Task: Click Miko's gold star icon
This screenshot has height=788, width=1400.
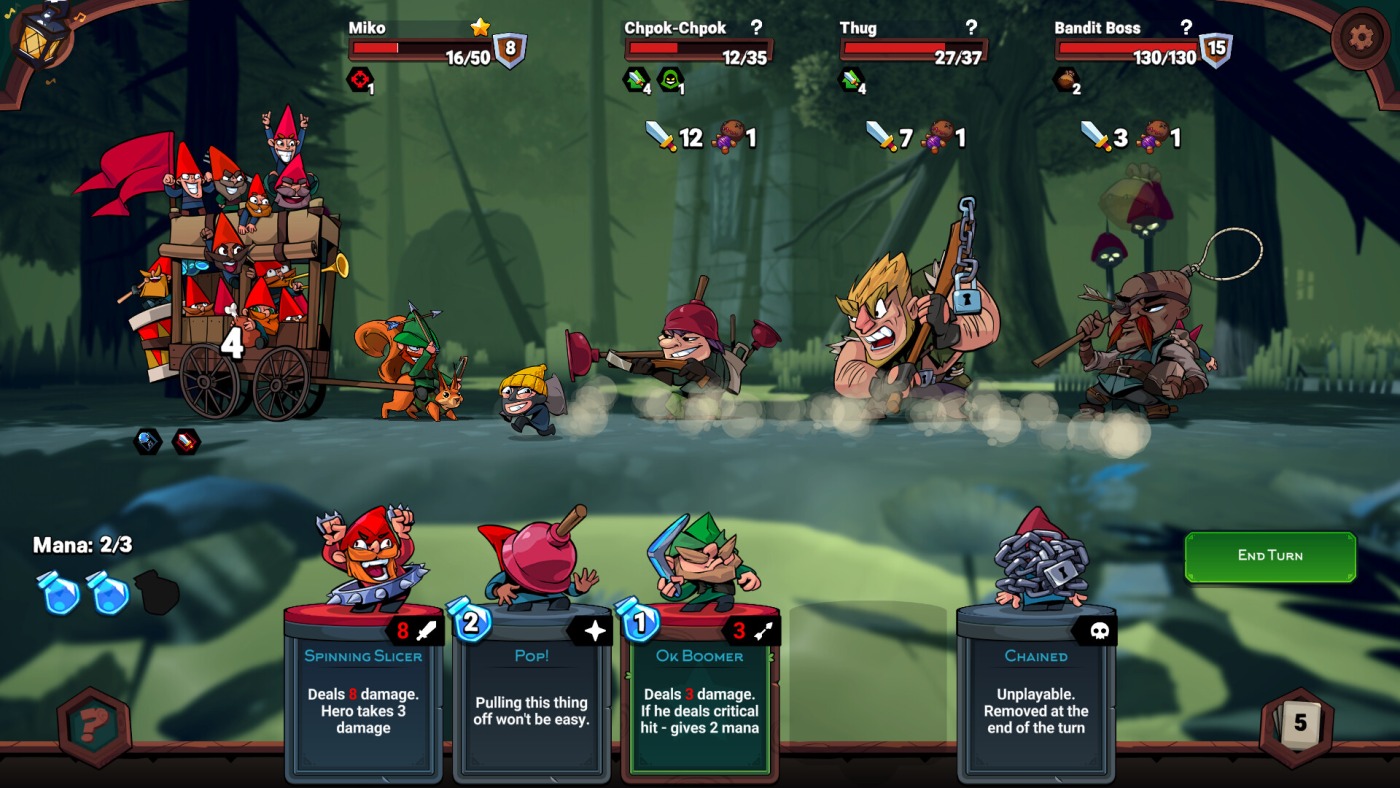Action: pyautogui.click(x=480, y=27)
